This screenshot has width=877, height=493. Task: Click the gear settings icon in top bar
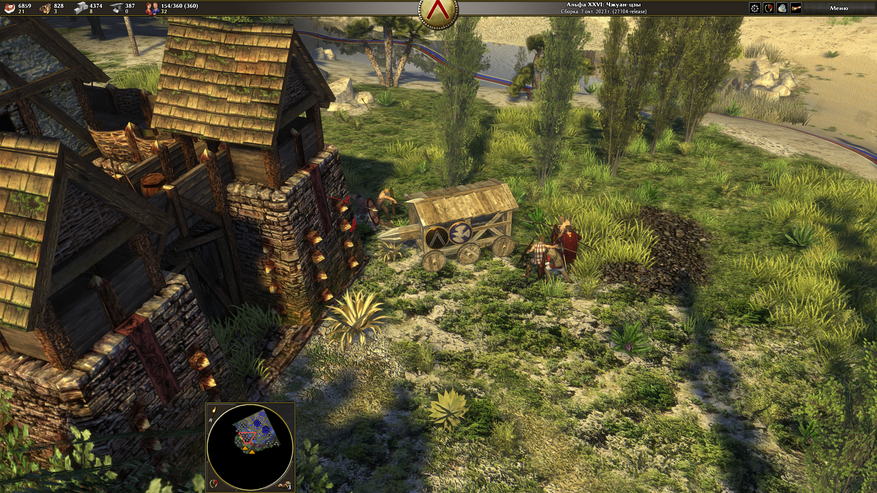coord(755,8)
